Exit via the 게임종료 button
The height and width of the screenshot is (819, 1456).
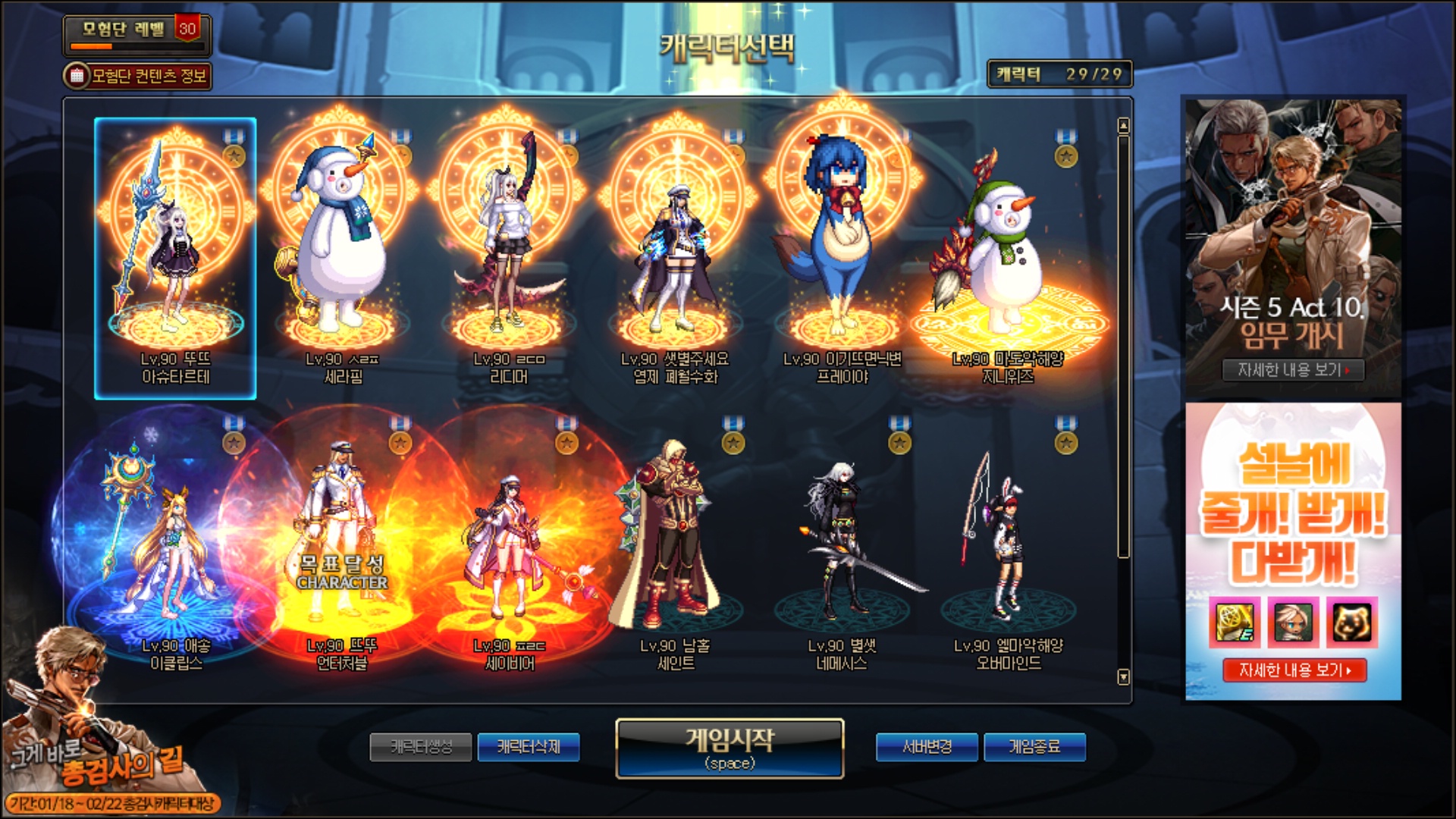[x=1034, y=747]
